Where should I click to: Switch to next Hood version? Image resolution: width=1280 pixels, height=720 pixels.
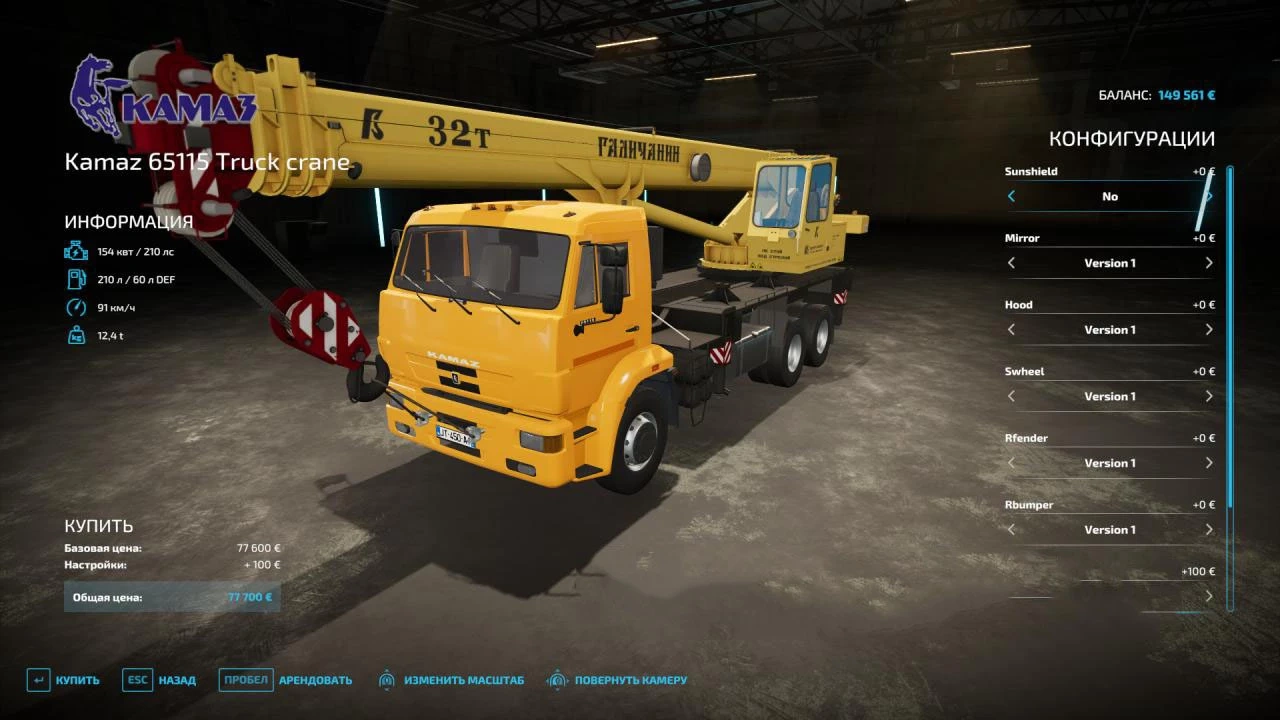(1208, 330)
